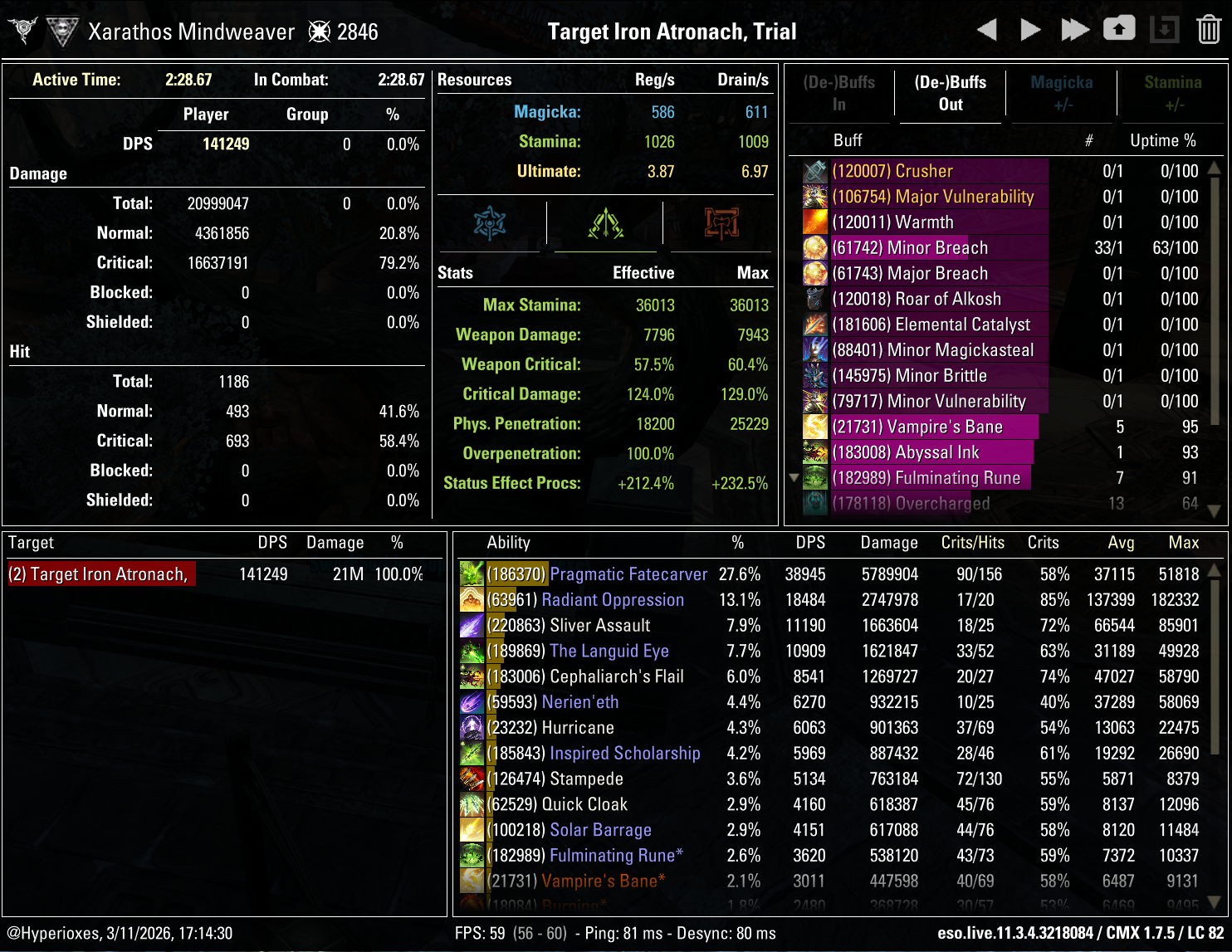Delete this fight with the trash icon

tap(1210, 29)
